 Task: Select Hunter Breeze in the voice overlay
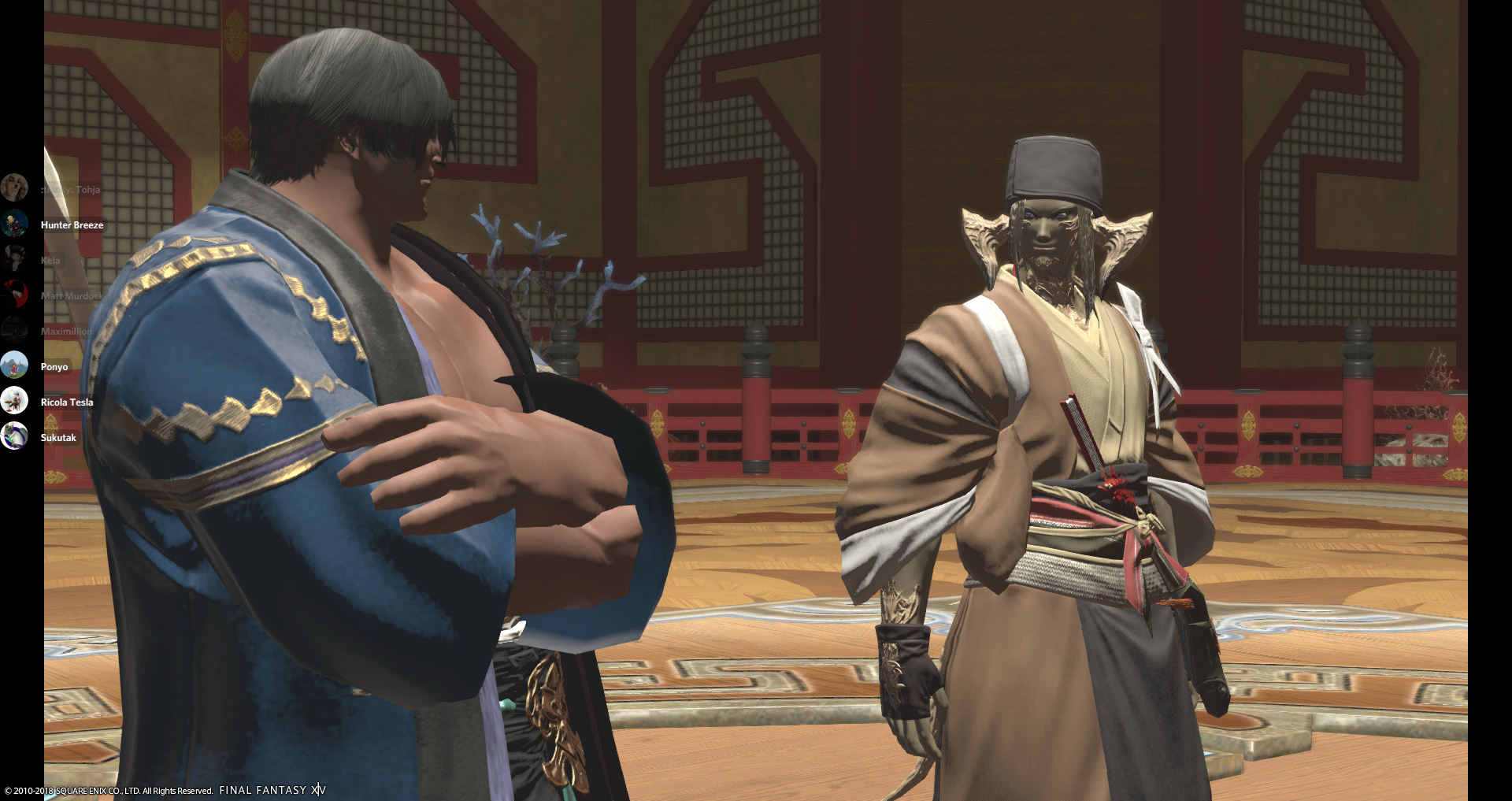point(71,225)
